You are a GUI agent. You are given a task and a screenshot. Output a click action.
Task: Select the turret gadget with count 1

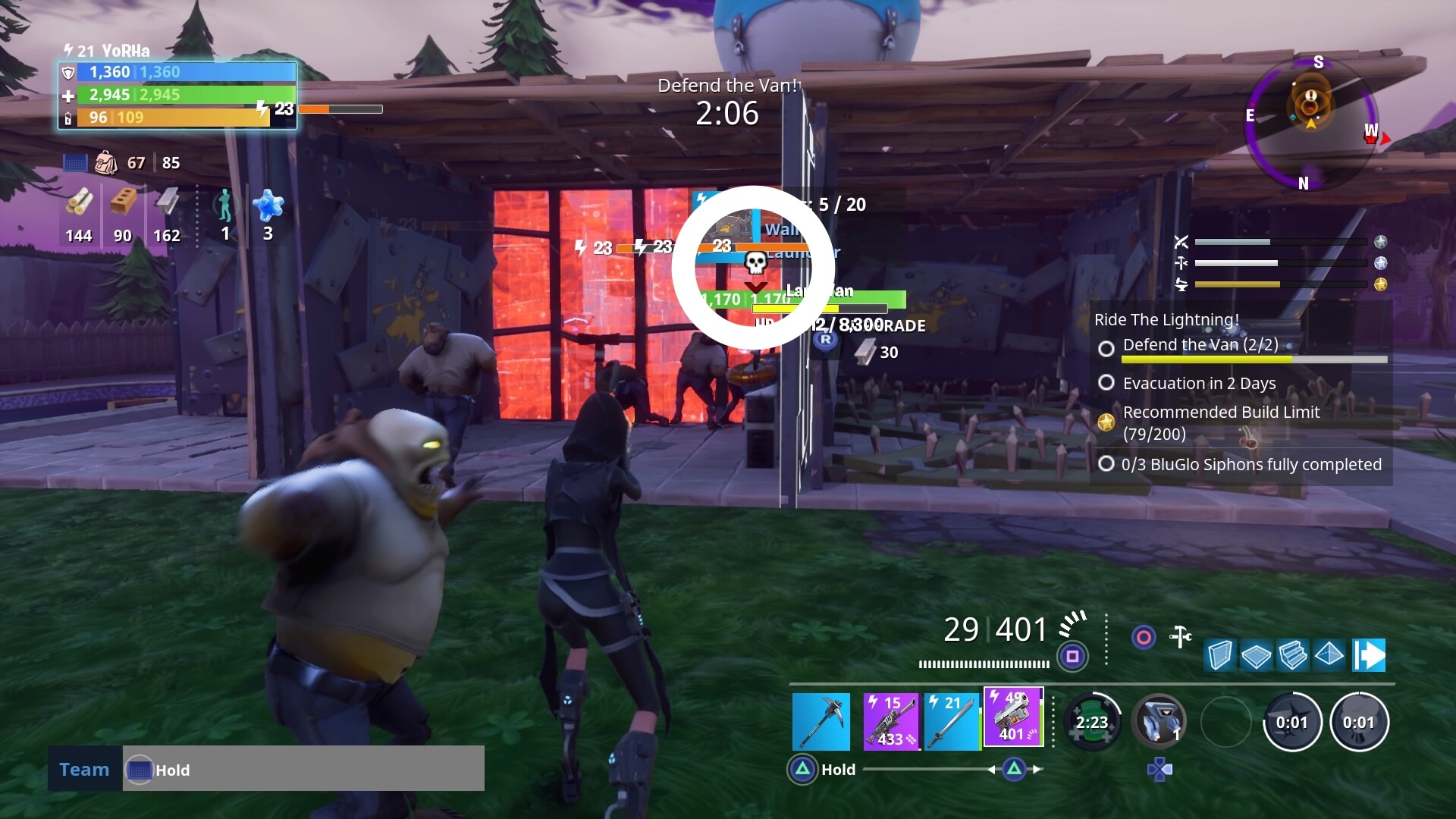[1160, 722]
